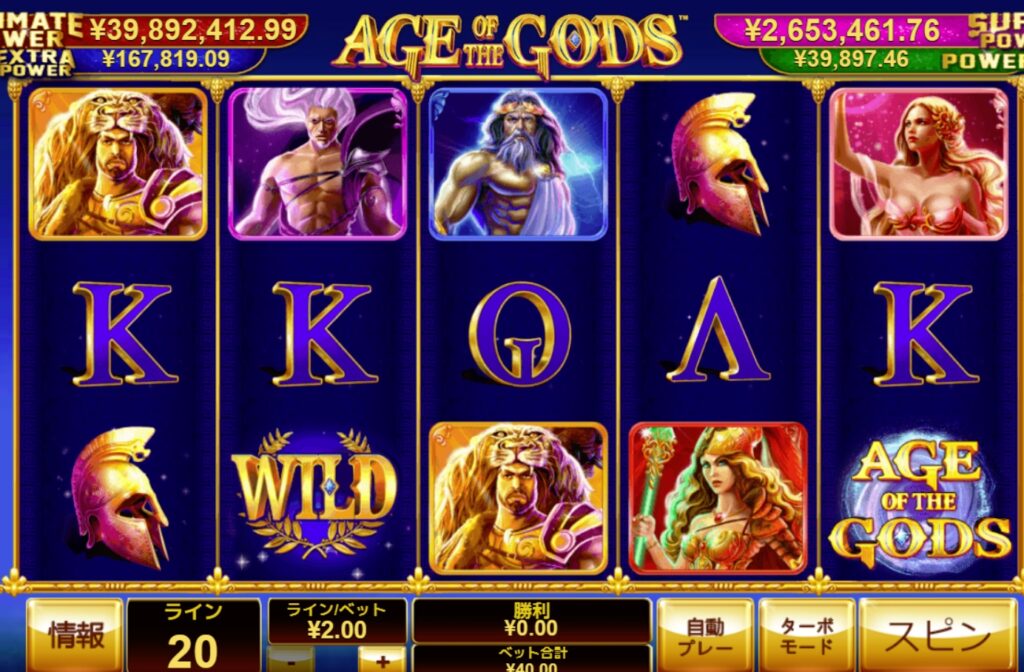Open the 情報 info button
Viewport: 1024px width, 672px height.
coord(74,634)
